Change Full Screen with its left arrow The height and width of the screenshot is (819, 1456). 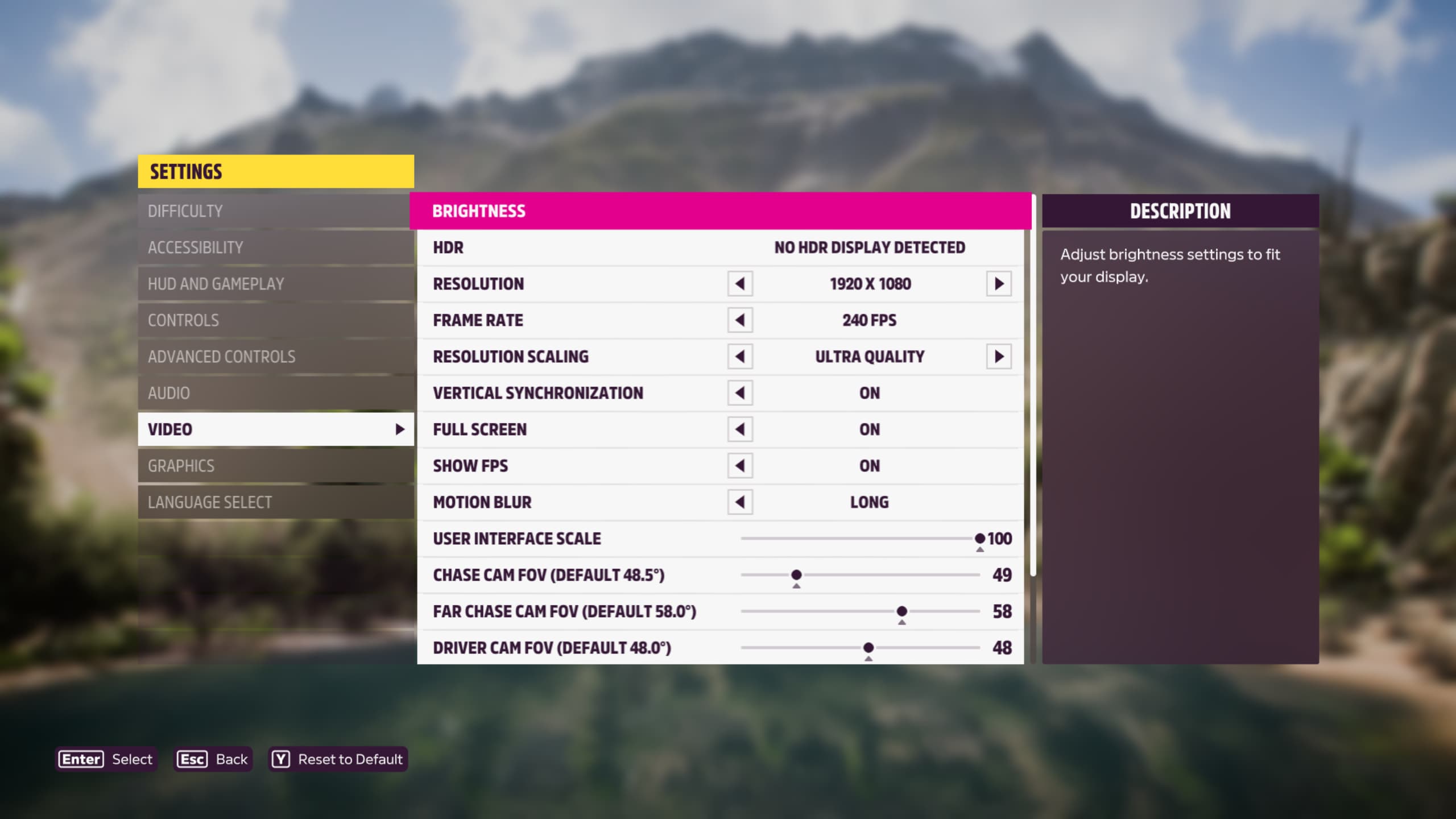[x=740, y=429]
